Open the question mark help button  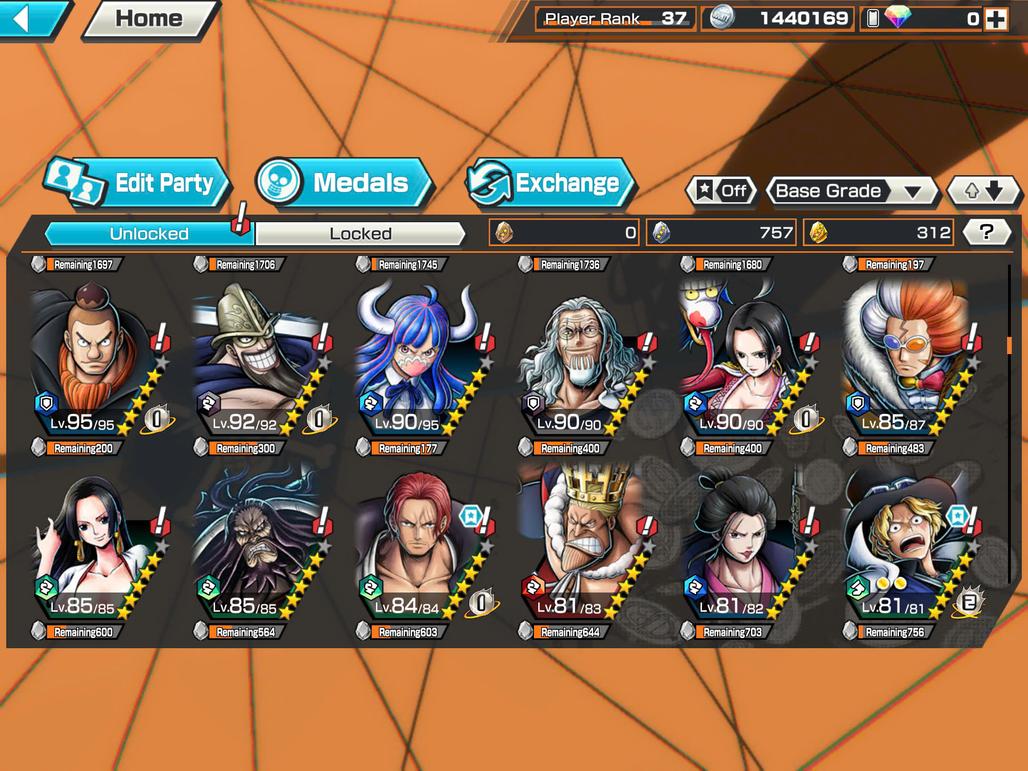[987, 233]
